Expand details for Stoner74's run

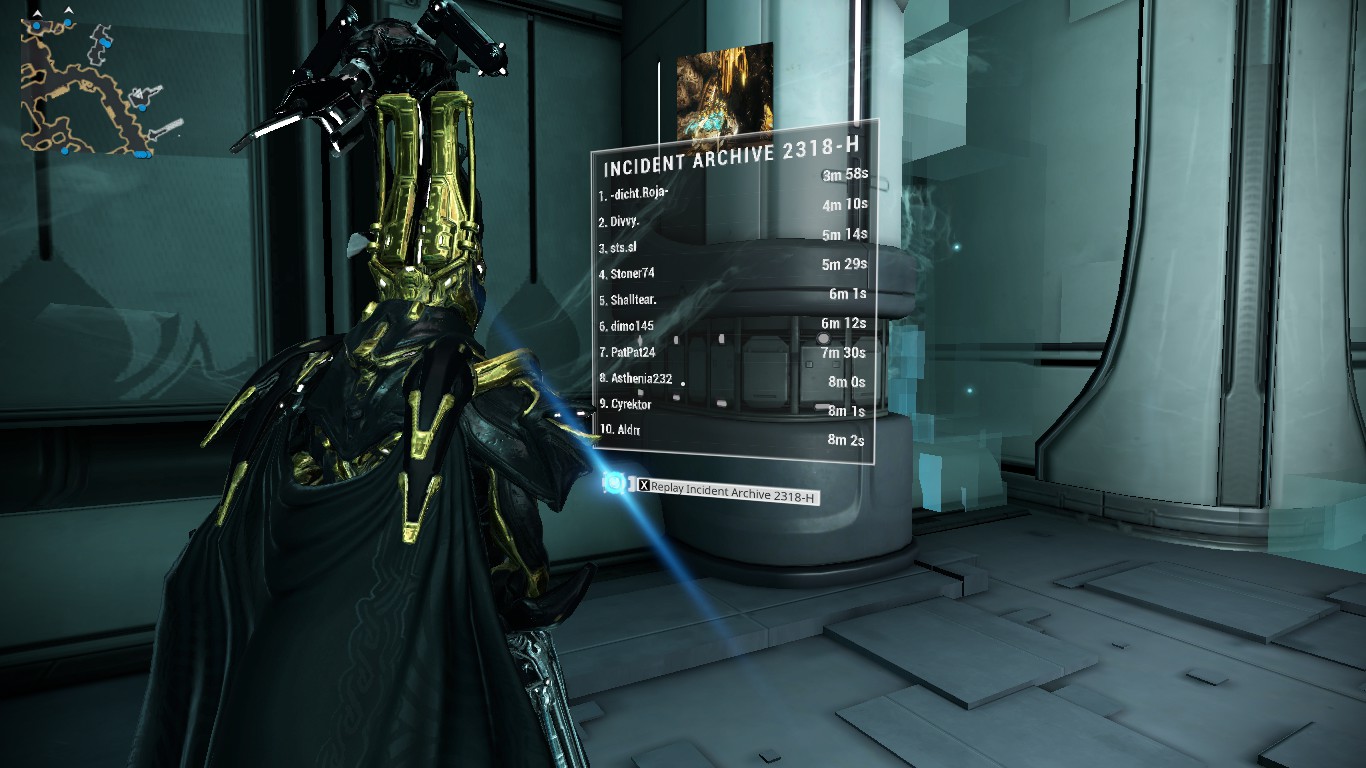click(x=627, y=272)
